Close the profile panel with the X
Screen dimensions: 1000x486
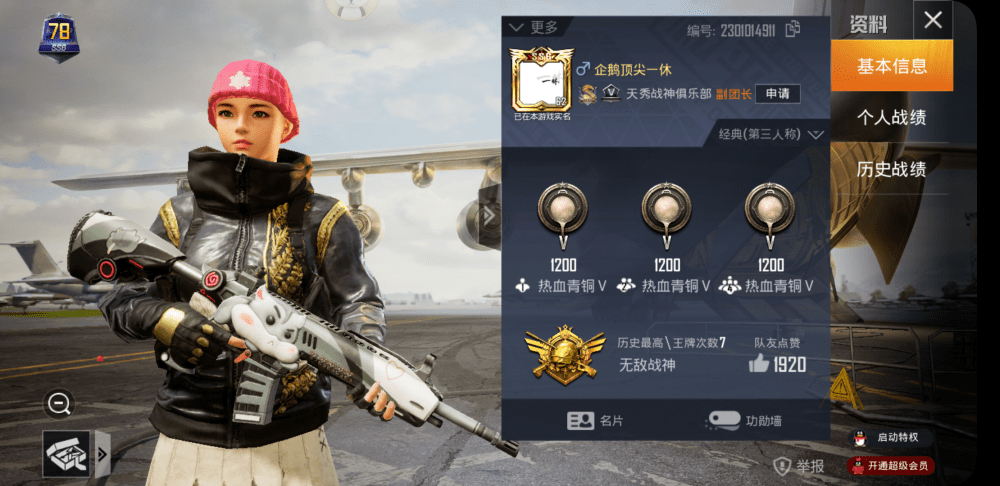pos(932,20)
